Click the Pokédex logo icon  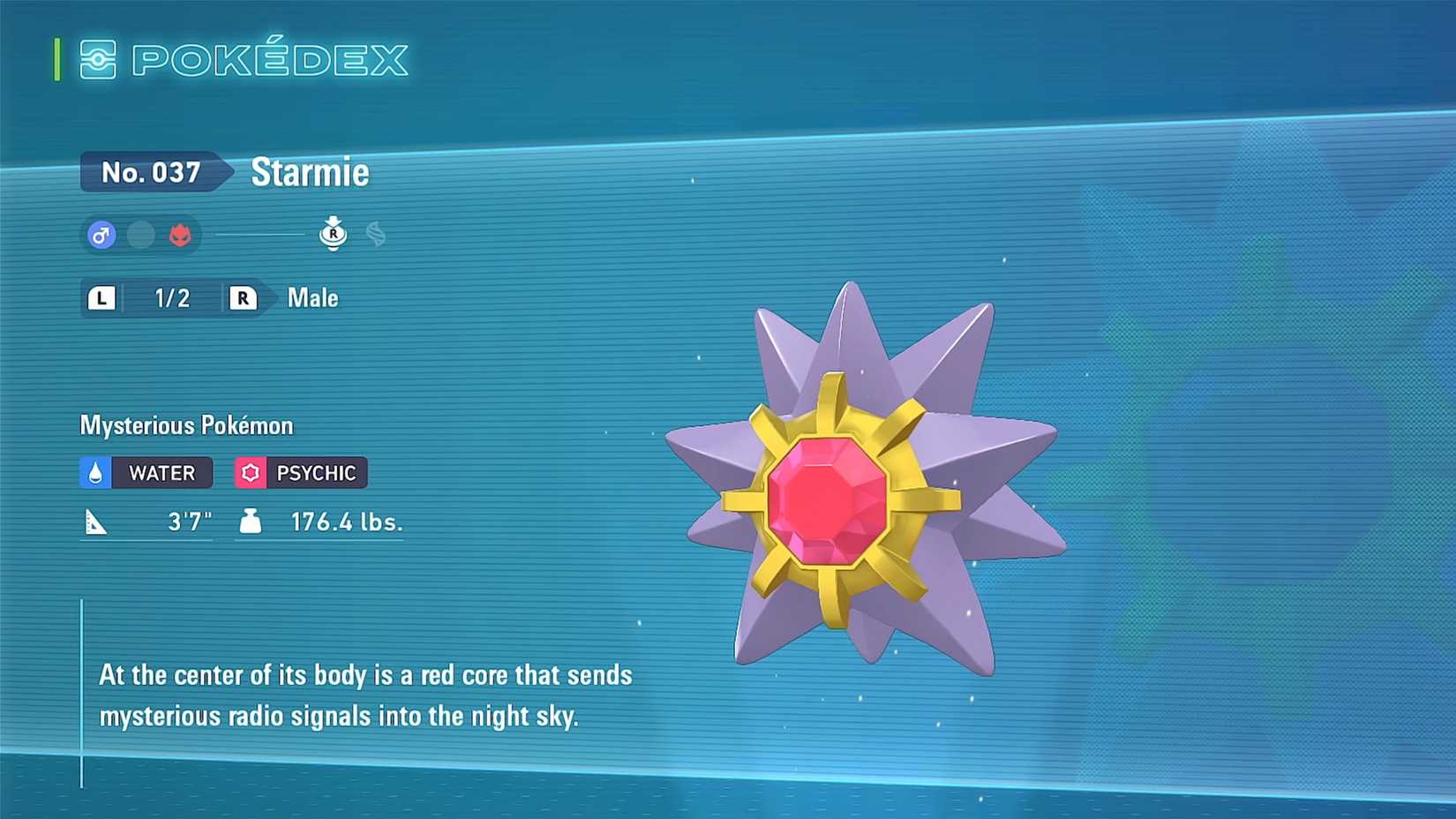coord(100,60)
